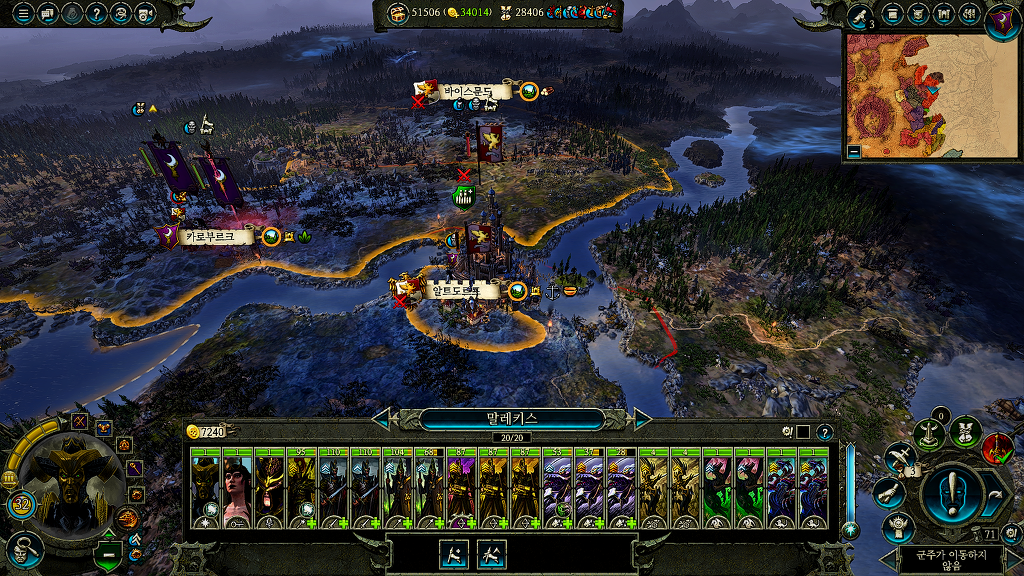Open the help question mark menu

click(97, 14)
